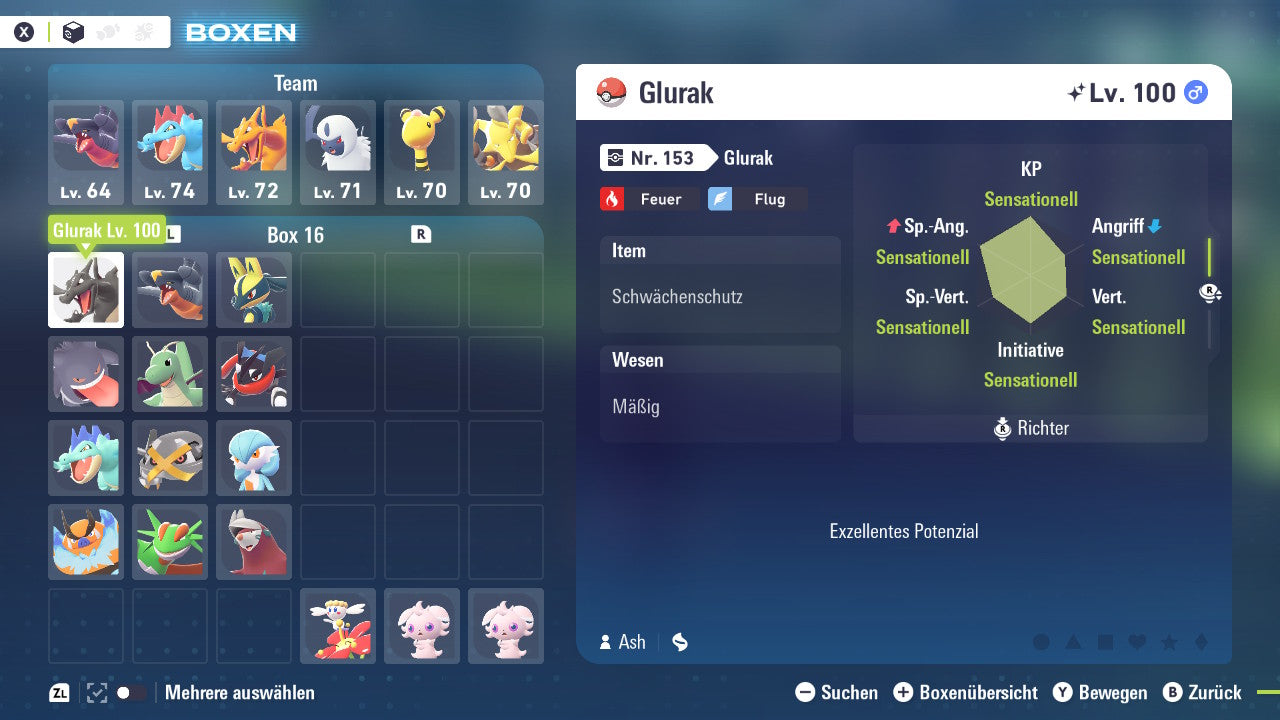Viewport: 1280px width, 720px height.
Task: Switch to the grayed-out Pokémon party tab
Action: pos(108,33)
